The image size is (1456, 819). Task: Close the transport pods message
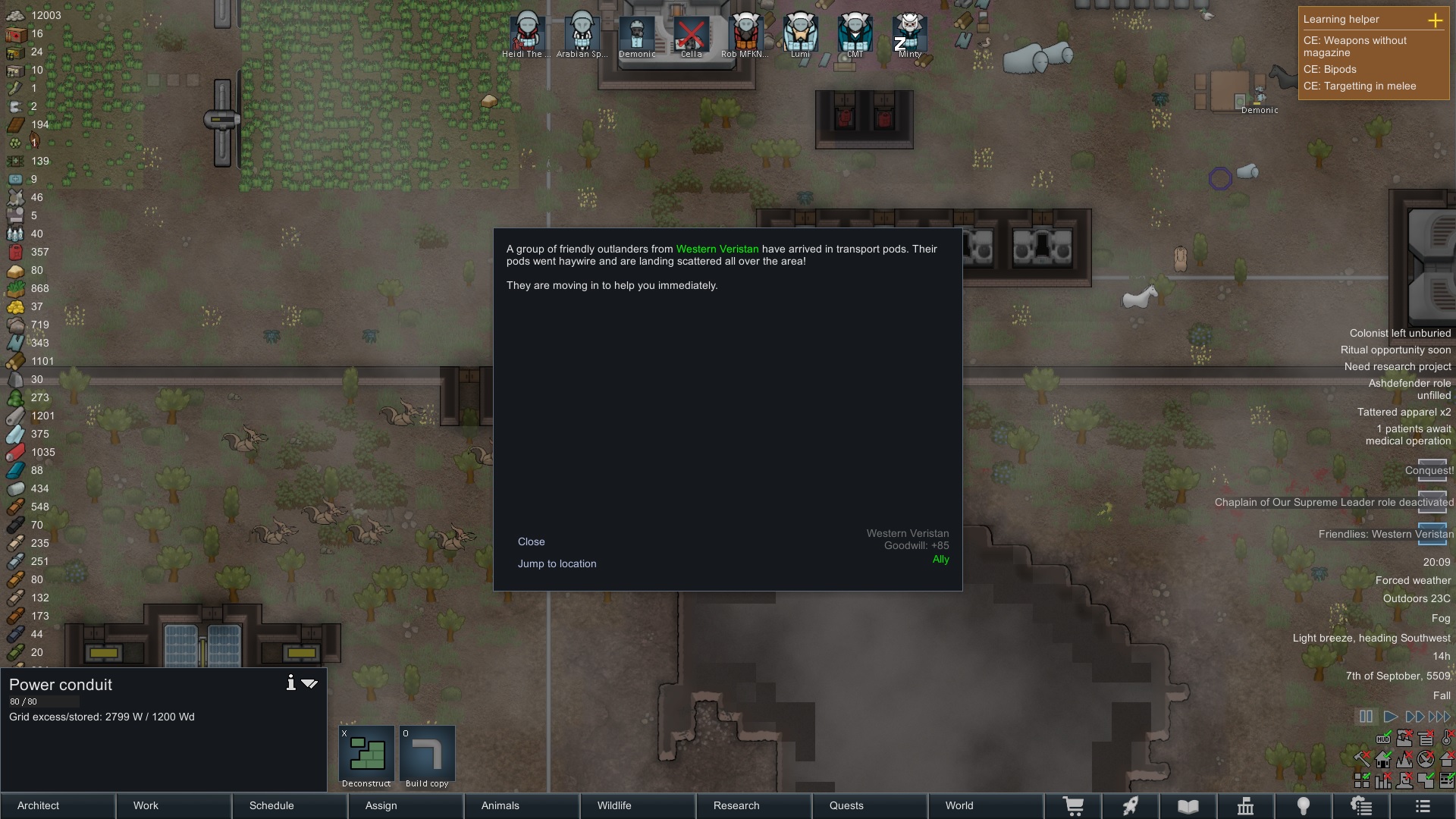pyautogui.click(x=531, y=541)
